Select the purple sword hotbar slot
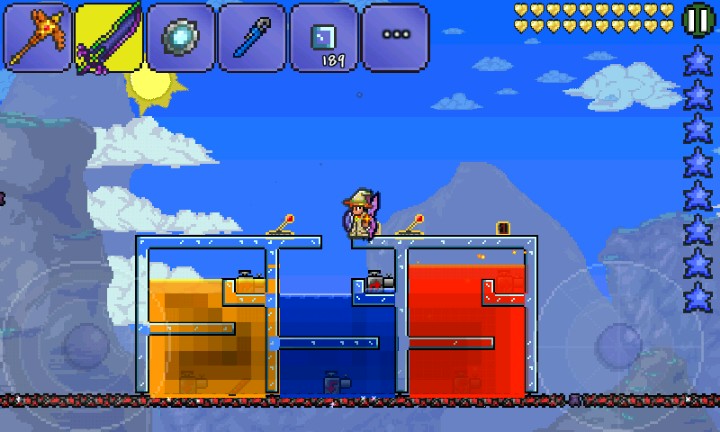Viewport: 720px width, 432px height. click(x=109, y=37)
